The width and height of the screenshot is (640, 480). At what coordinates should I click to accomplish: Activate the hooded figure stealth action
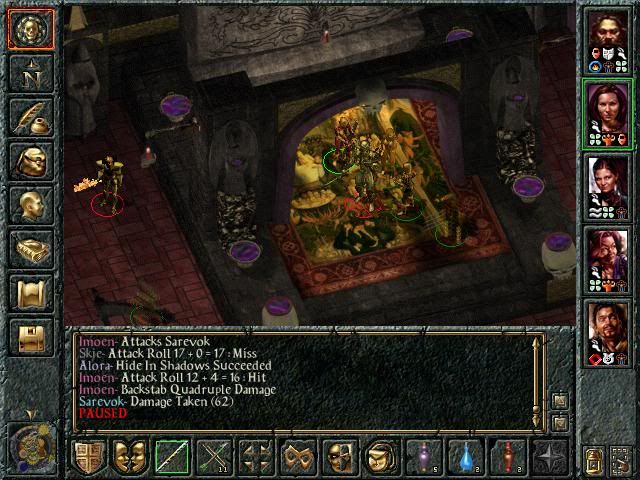point(382,457)
